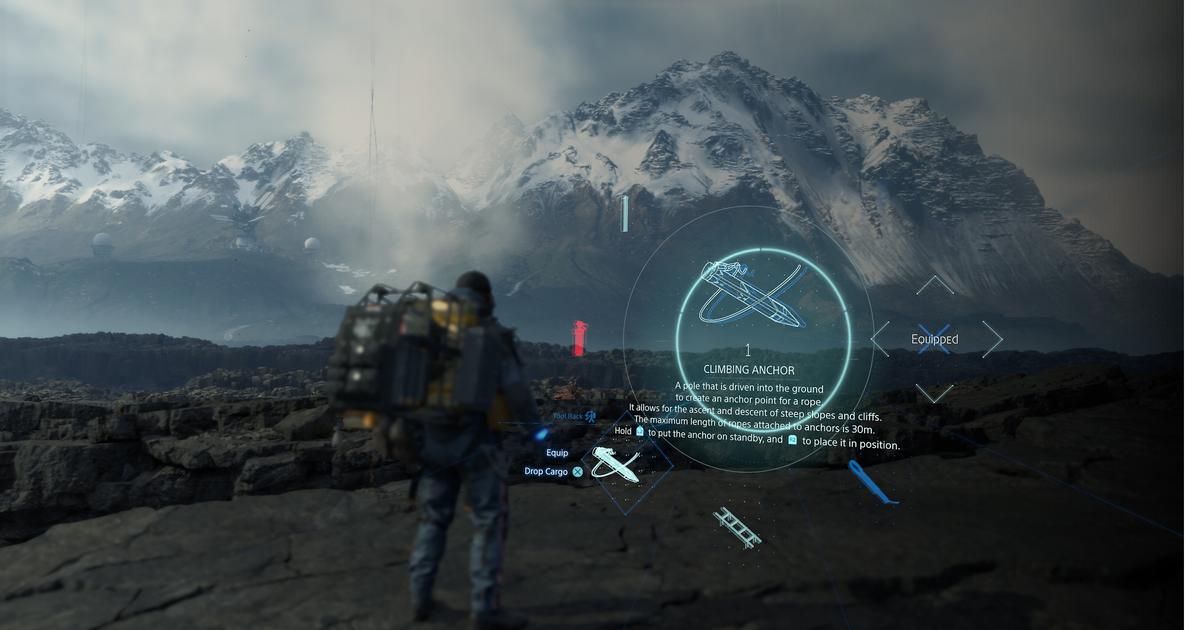Click the right arrow beside Equipped
Image resolution: width=1200 pixels, height=630 pixels.
992,339
